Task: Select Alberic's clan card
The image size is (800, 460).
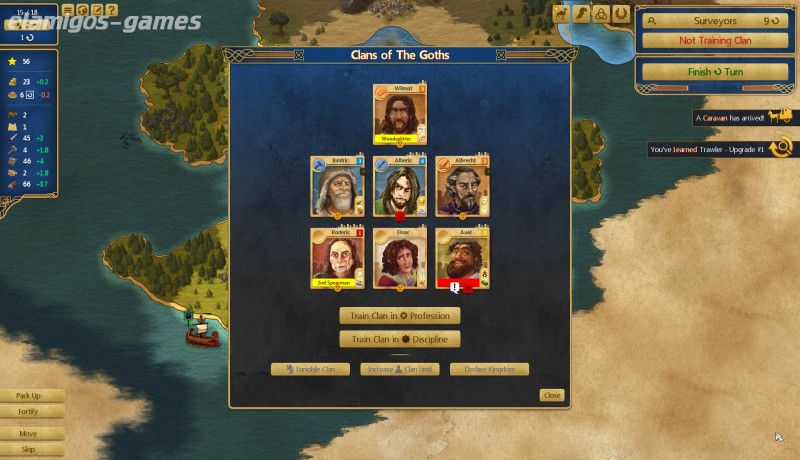Action: pos(399,186)
